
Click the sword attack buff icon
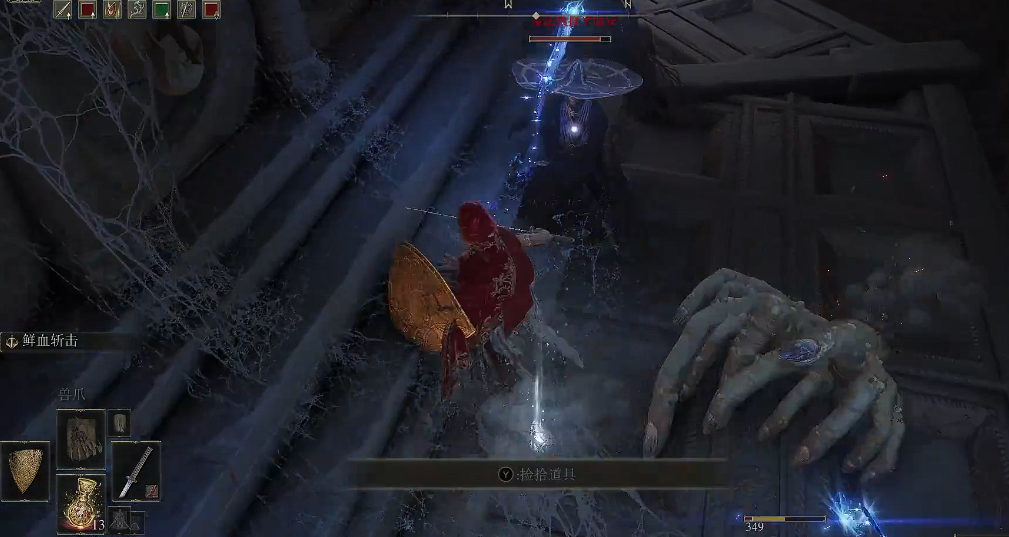(63, 10)
